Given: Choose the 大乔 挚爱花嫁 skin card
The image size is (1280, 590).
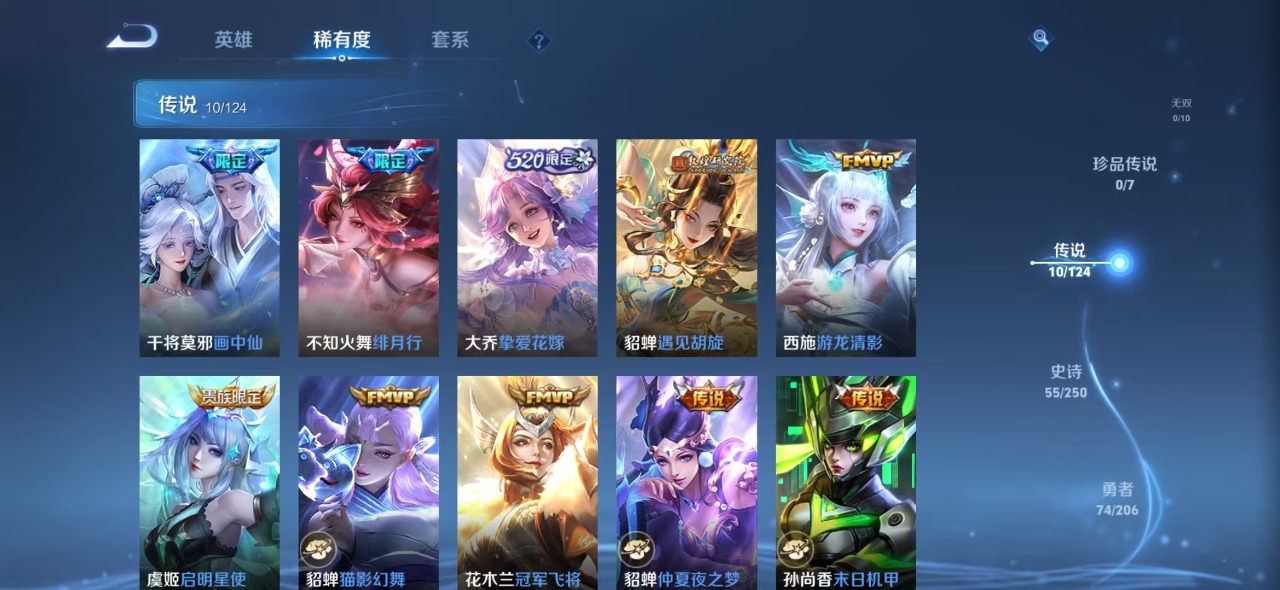Looking at the screenshot, I should point(527,247).
